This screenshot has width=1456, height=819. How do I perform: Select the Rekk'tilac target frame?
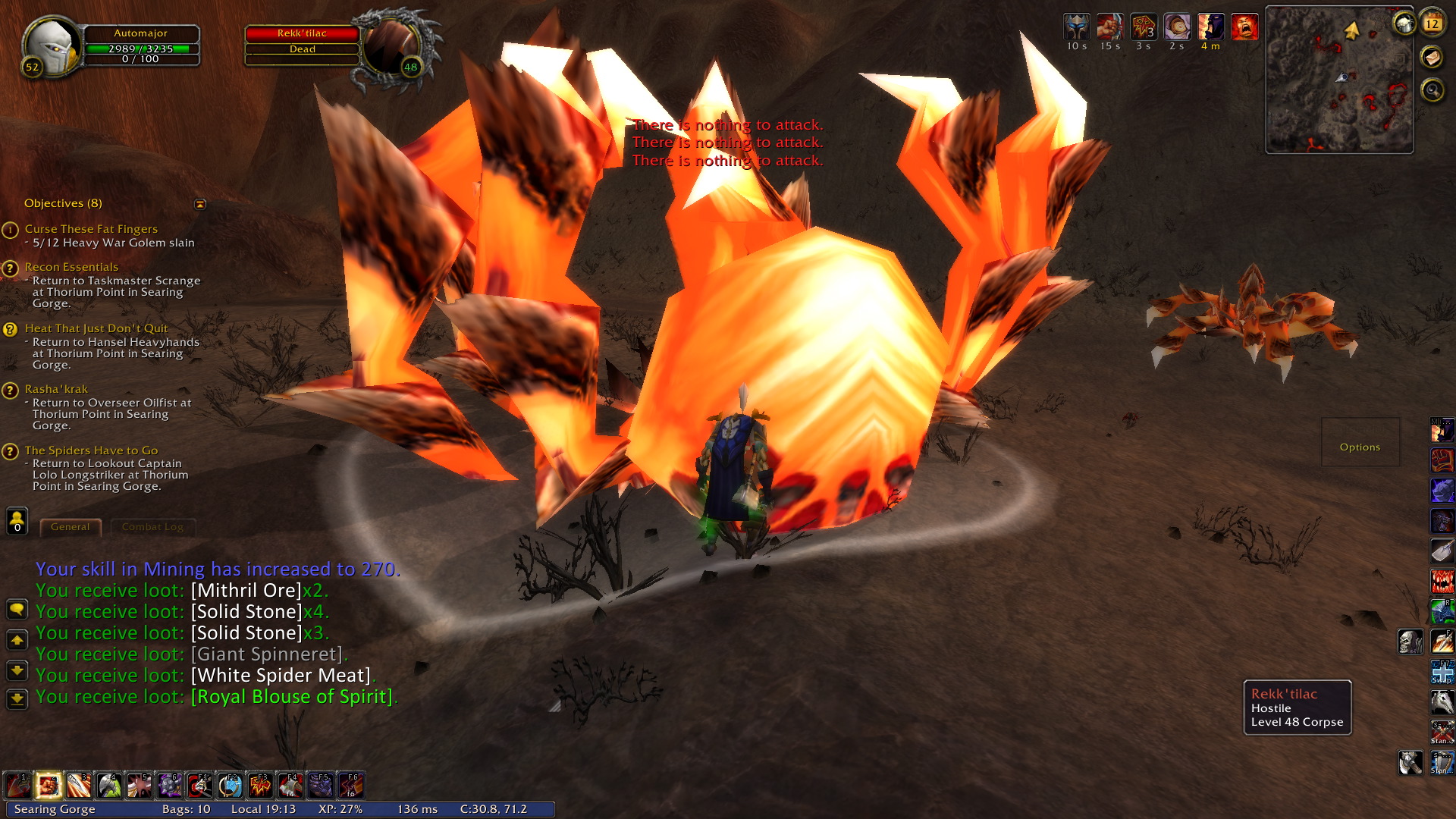(x=302, y=33)
